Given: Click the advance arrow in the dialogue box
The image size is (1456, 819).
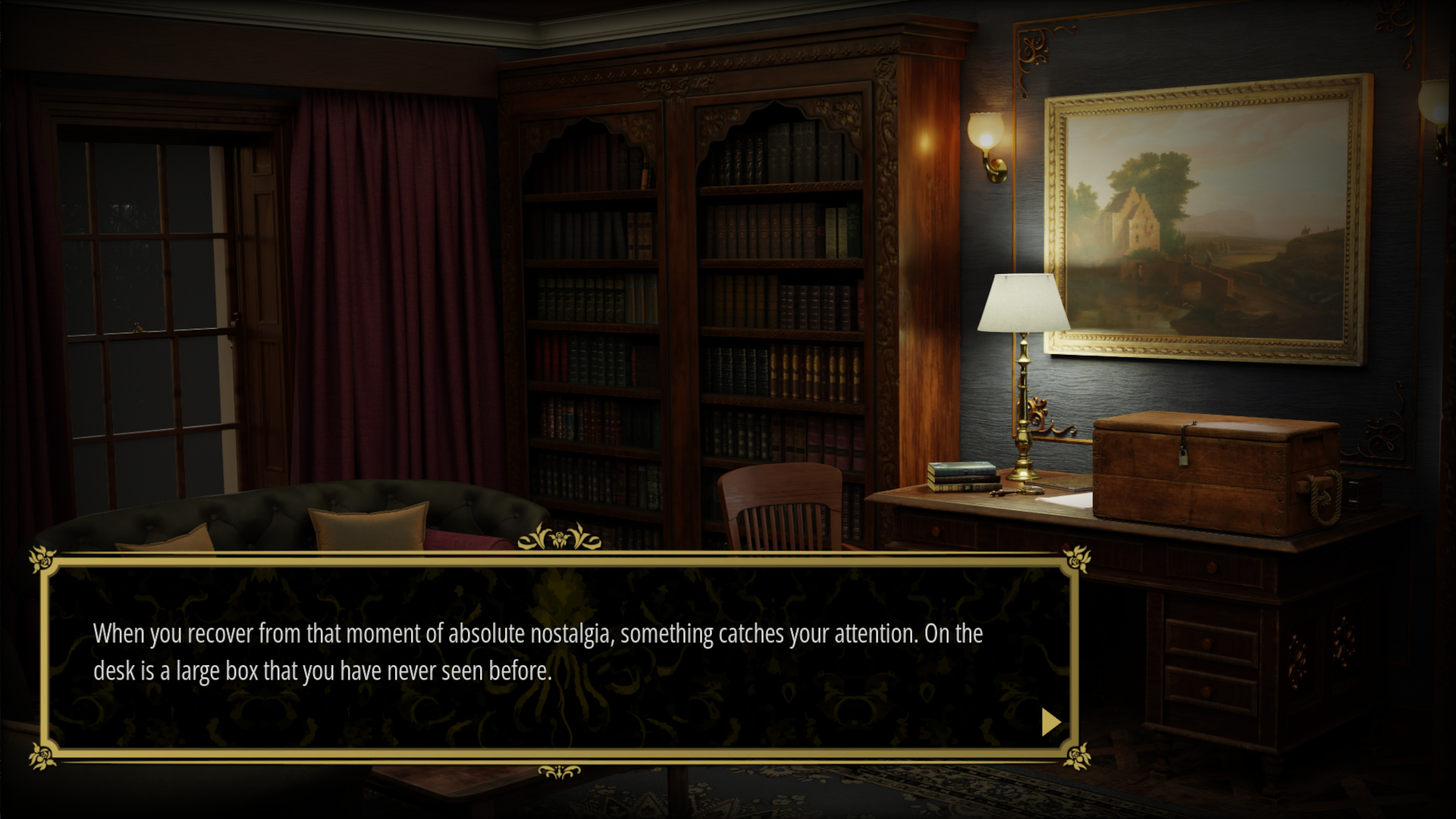Looking at the screenshot, I should coord(1050,723).
